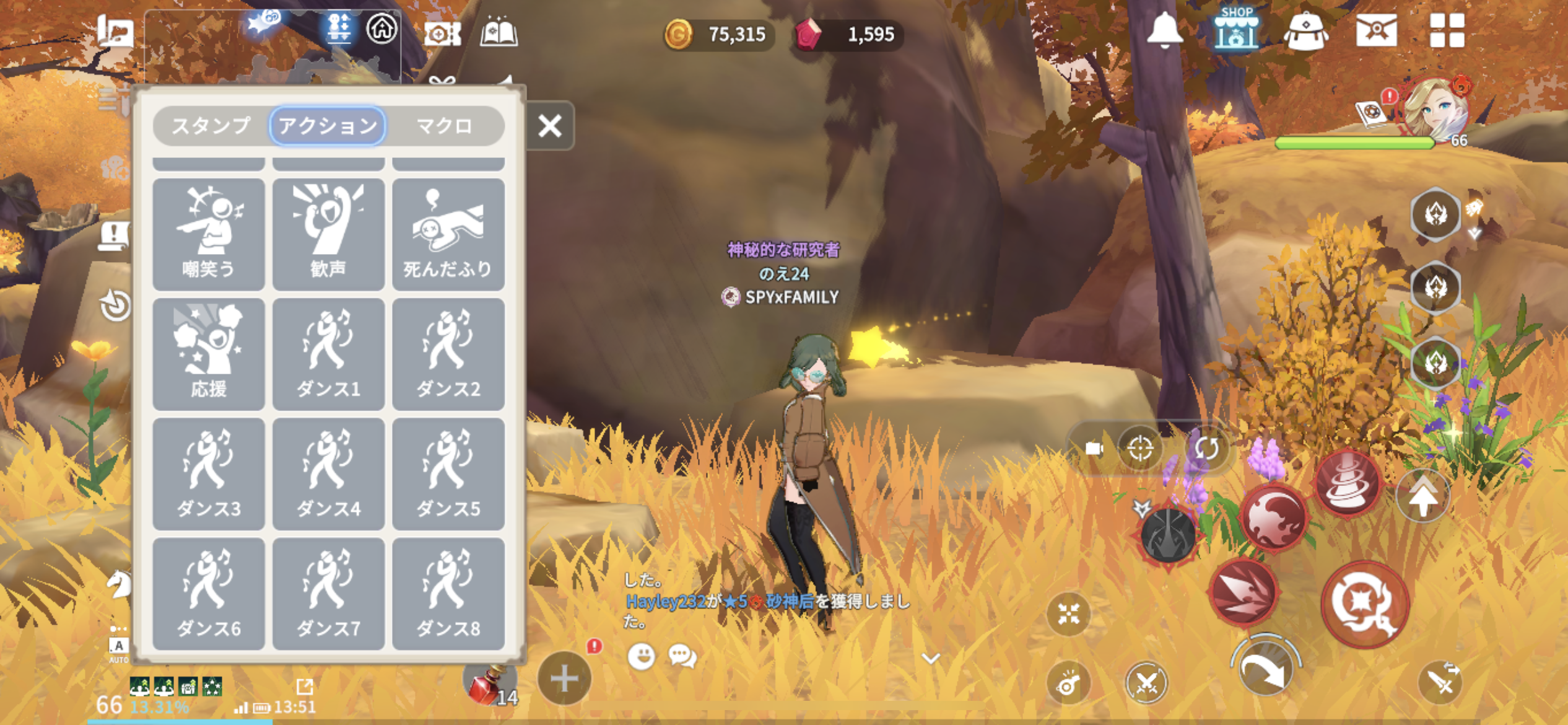The width and height of the screenshot is (1568, 725).
Task: Open the SHOP storefront
Action: click(x=1235, y=29)
